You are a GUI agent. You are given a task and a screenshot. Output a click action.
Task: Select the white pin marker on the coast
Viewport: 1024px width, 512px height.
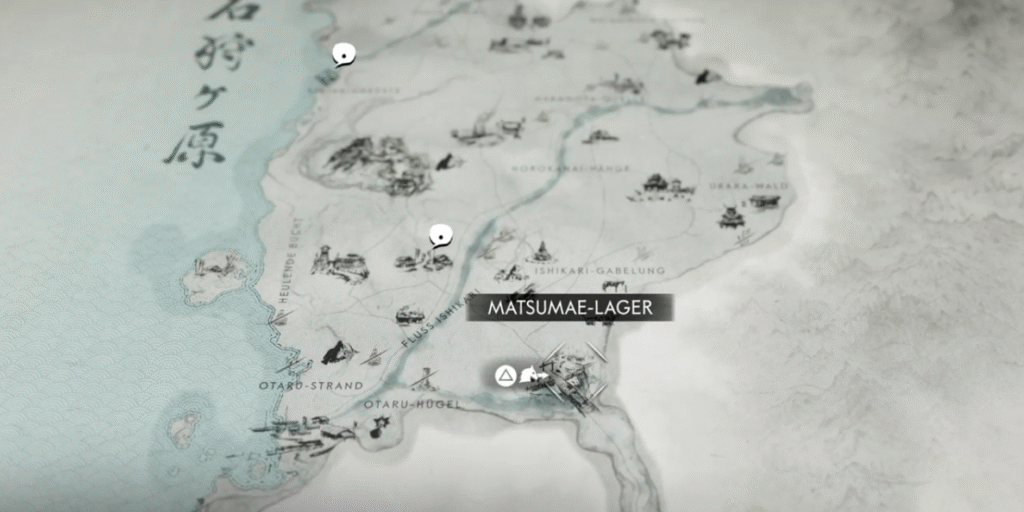tap(343, 54)
